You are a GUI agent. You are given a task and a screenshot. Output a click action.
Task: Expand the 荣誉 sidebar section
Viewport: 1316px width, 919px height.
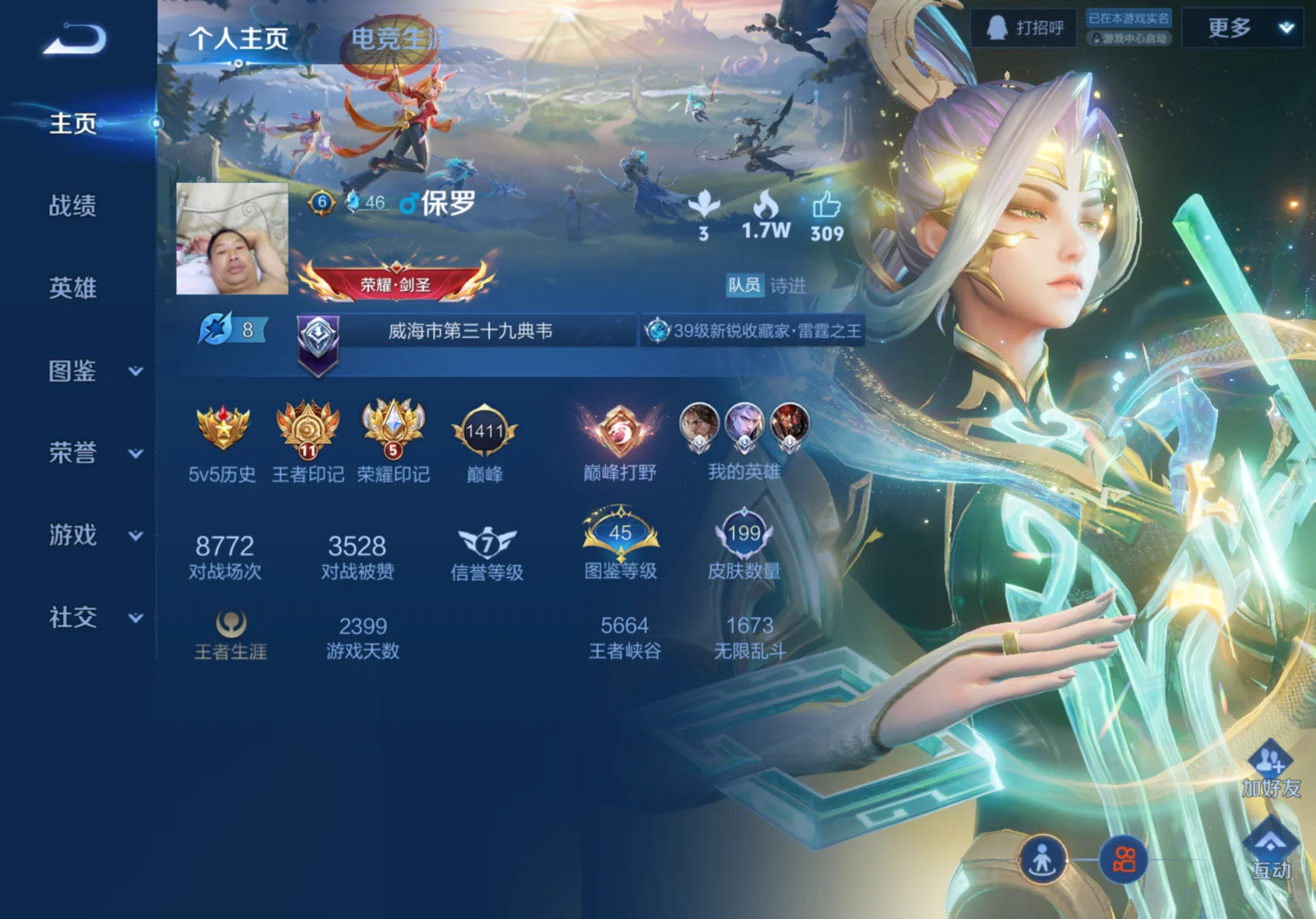pos(134,454)
